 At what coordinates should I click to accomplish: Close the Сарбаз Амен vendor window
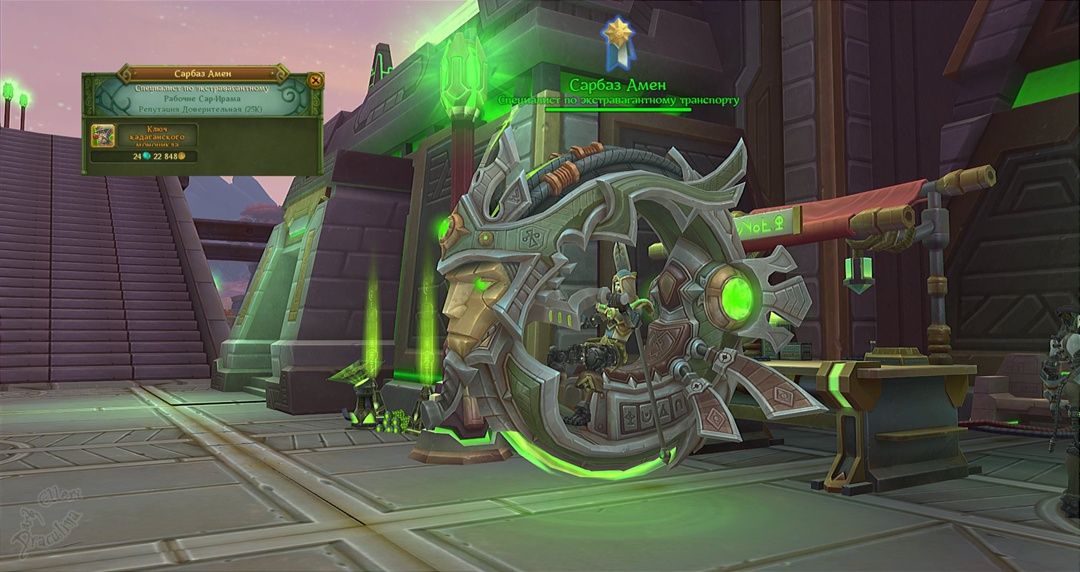click(316, 81)
